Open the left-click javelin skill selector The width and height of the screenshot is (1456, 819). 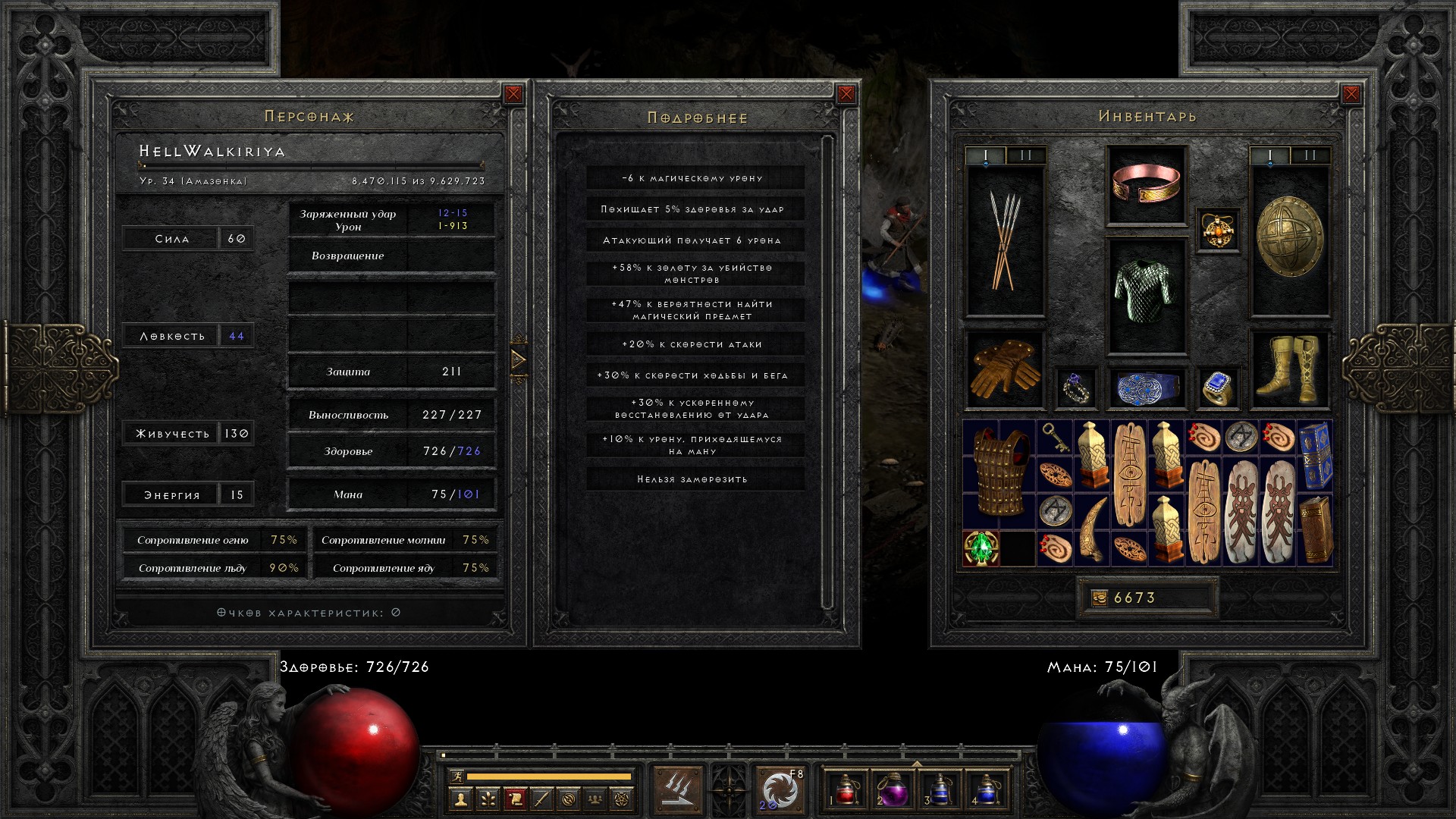(678, 789)
